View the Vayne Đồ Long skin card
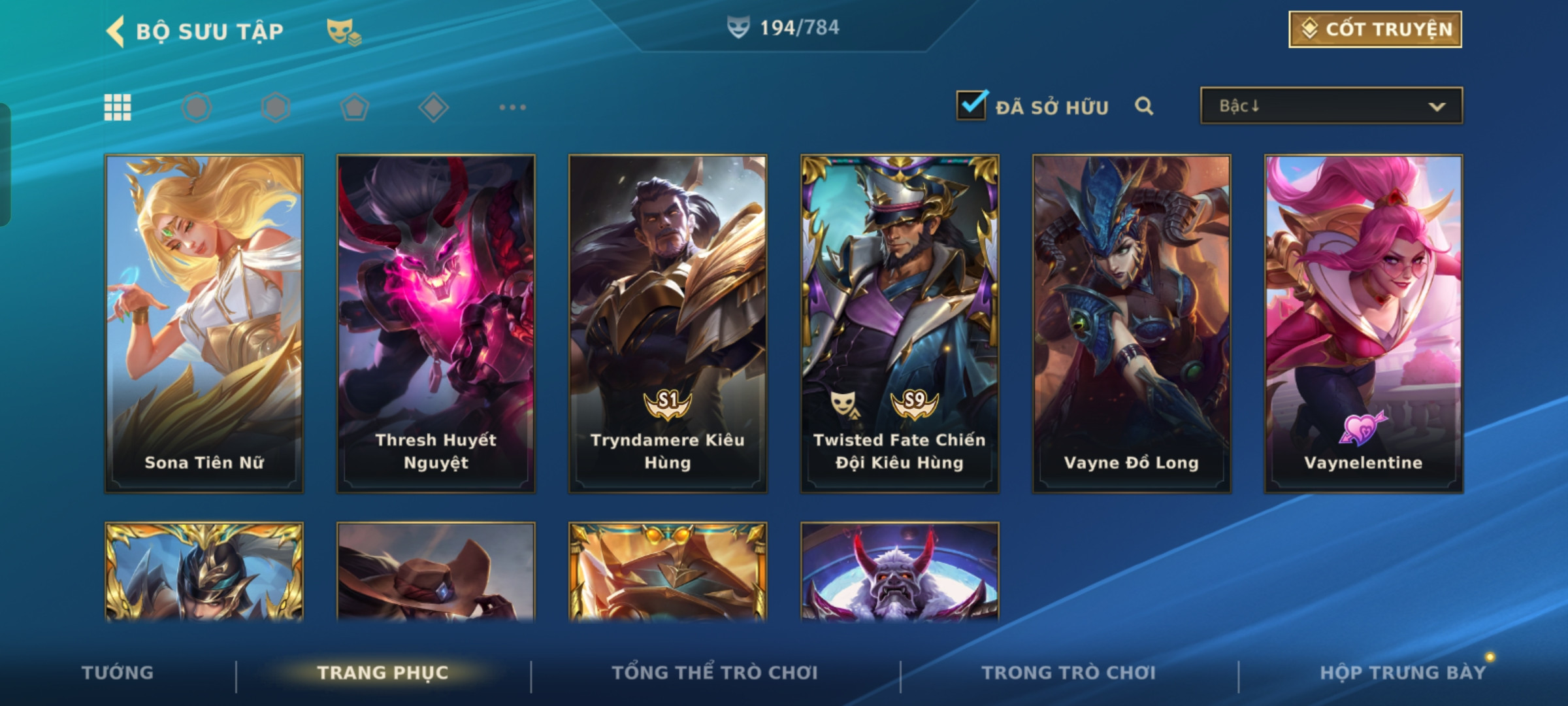The image size is (1568, 706). [1132, 324]
